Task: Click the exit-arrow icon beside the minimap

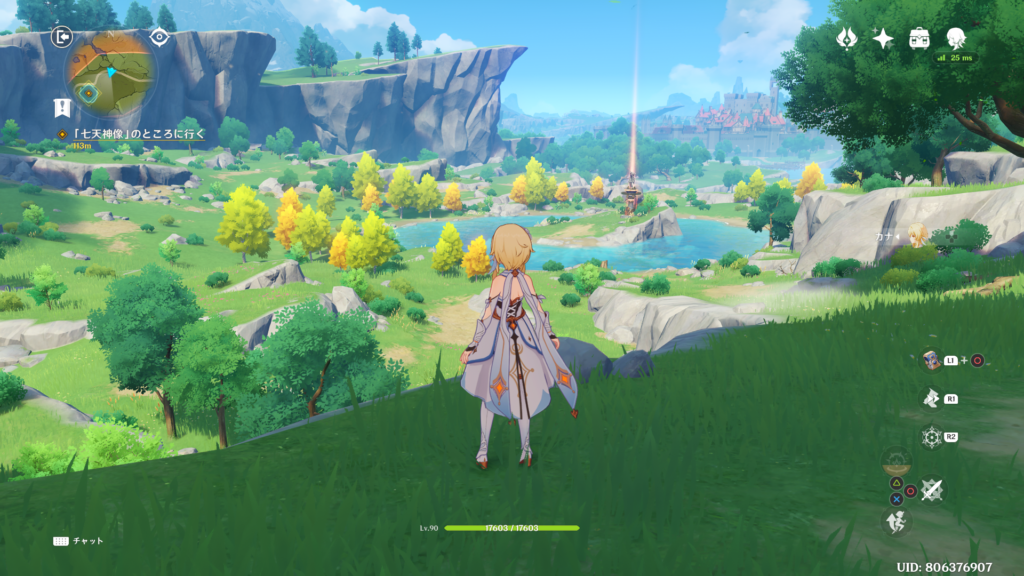Action: point(62,37)
